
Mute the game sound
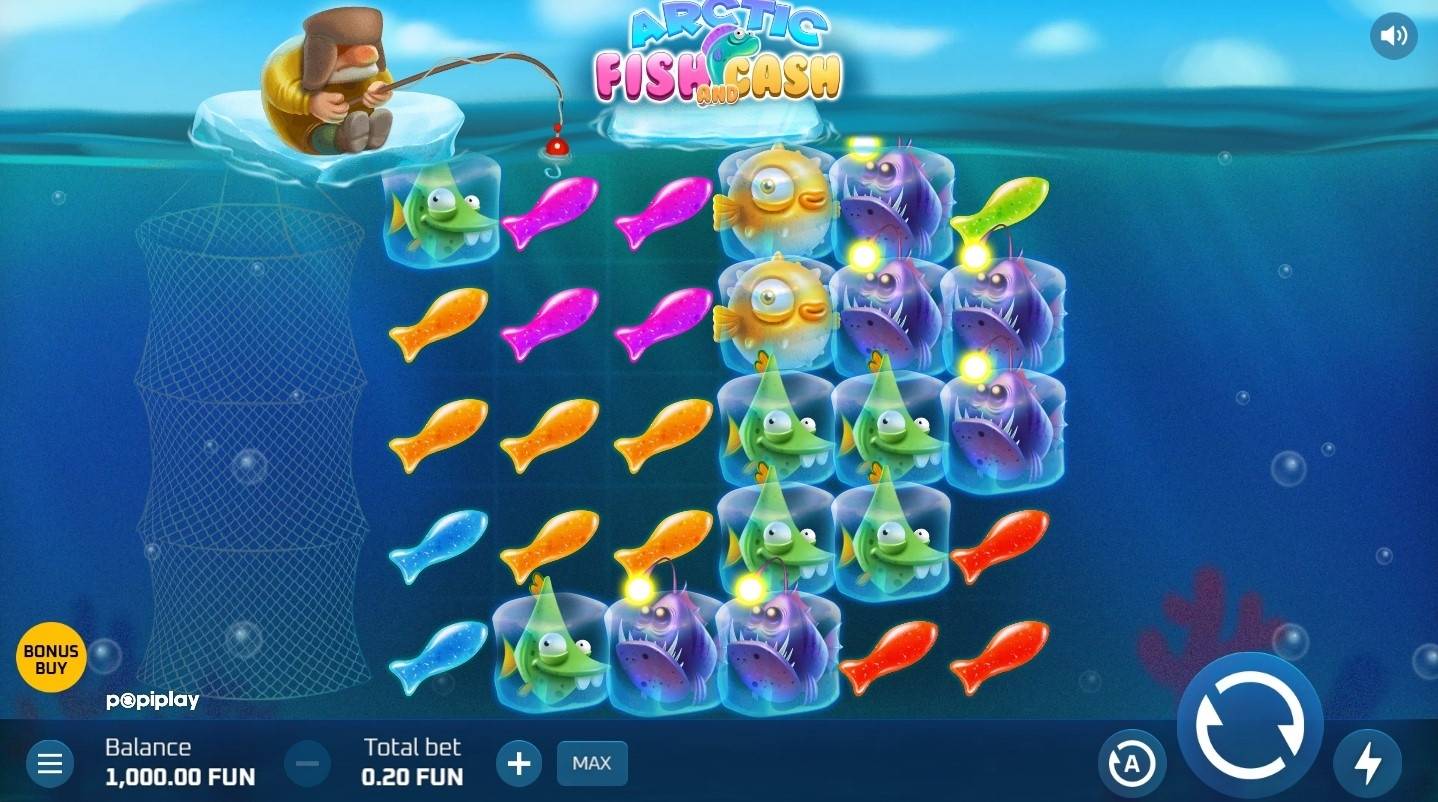(1394, 36)
